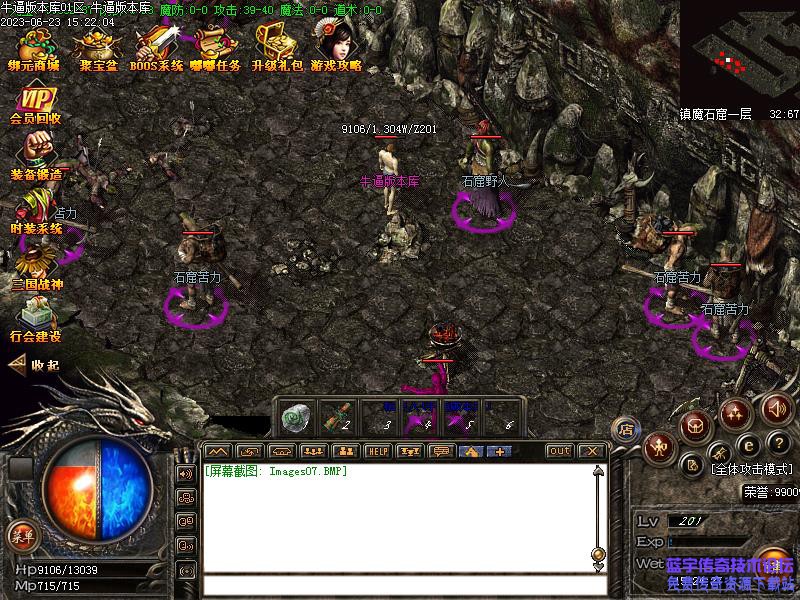
Task: View the minimap of 镇魔石窟一层
Action: point(739,50)
